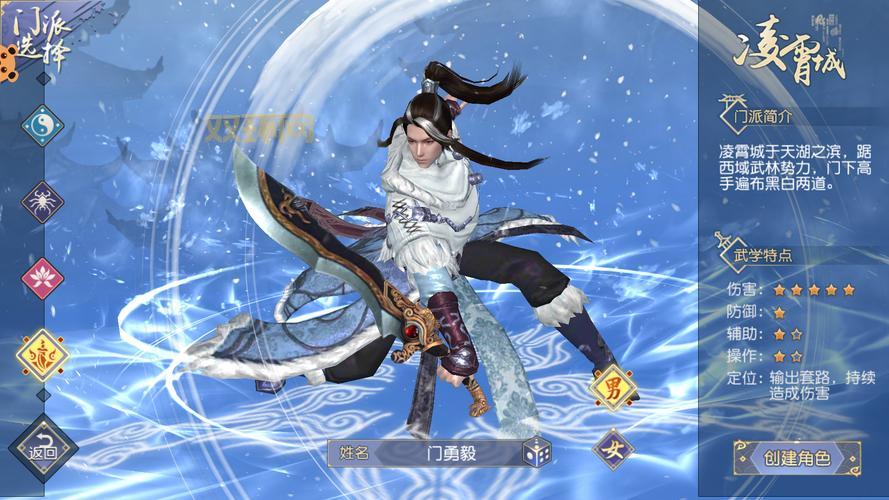This screenshot has height=500, width=889.
Task: Edit the character name field 门勇毅
Action: pos(438,453)
